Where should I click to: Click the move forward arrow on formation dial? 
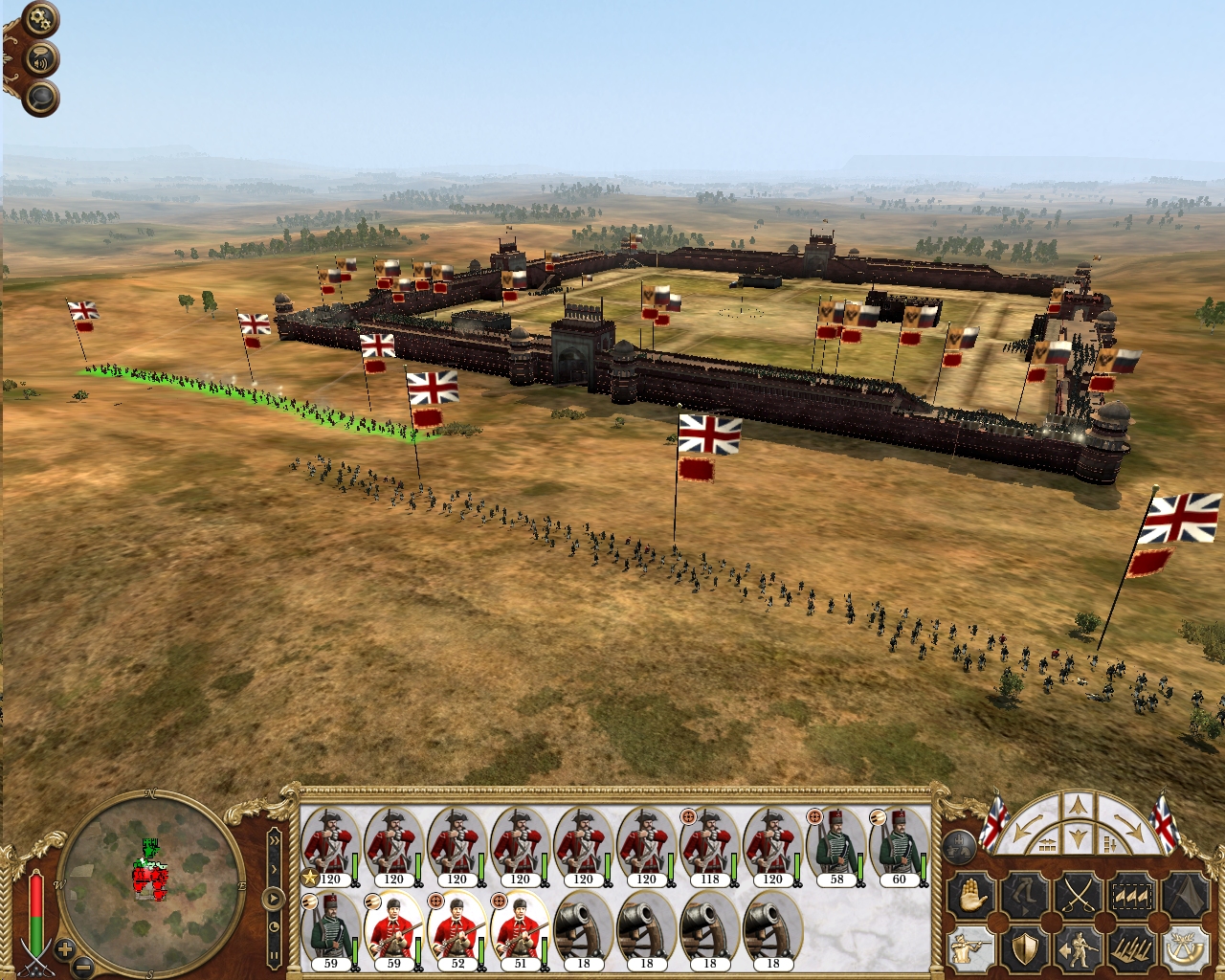tap(1079, 805)
